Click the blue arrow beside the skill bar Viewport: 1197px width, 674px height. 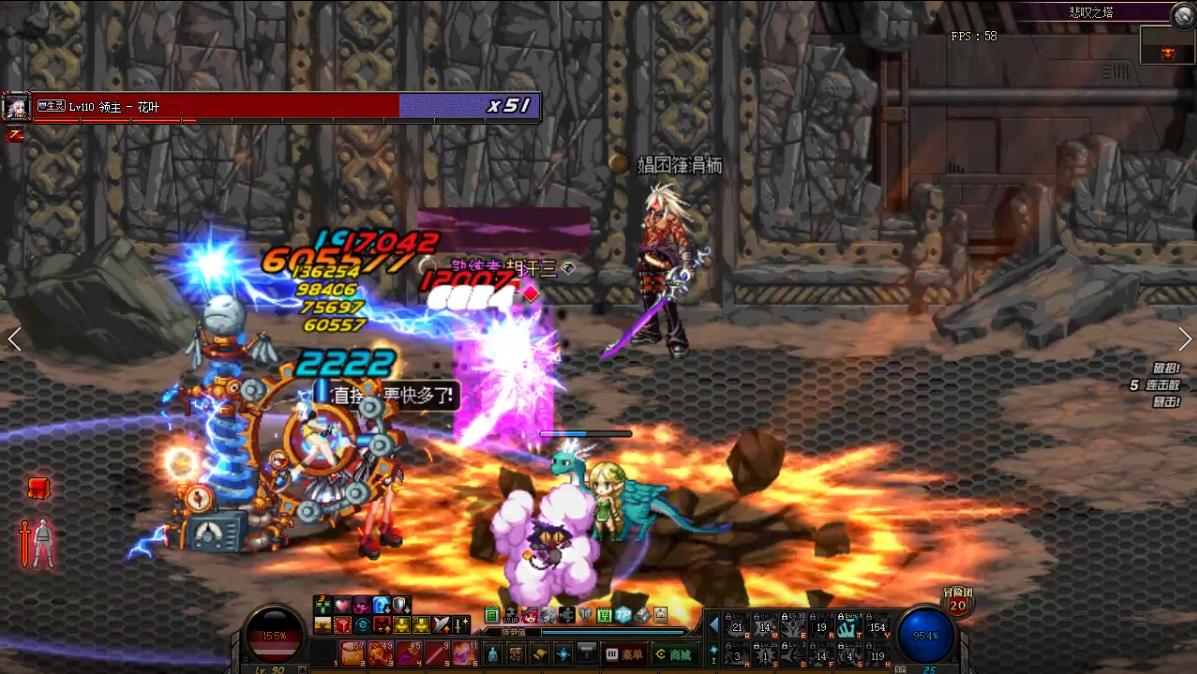click(x=714, y=626)
